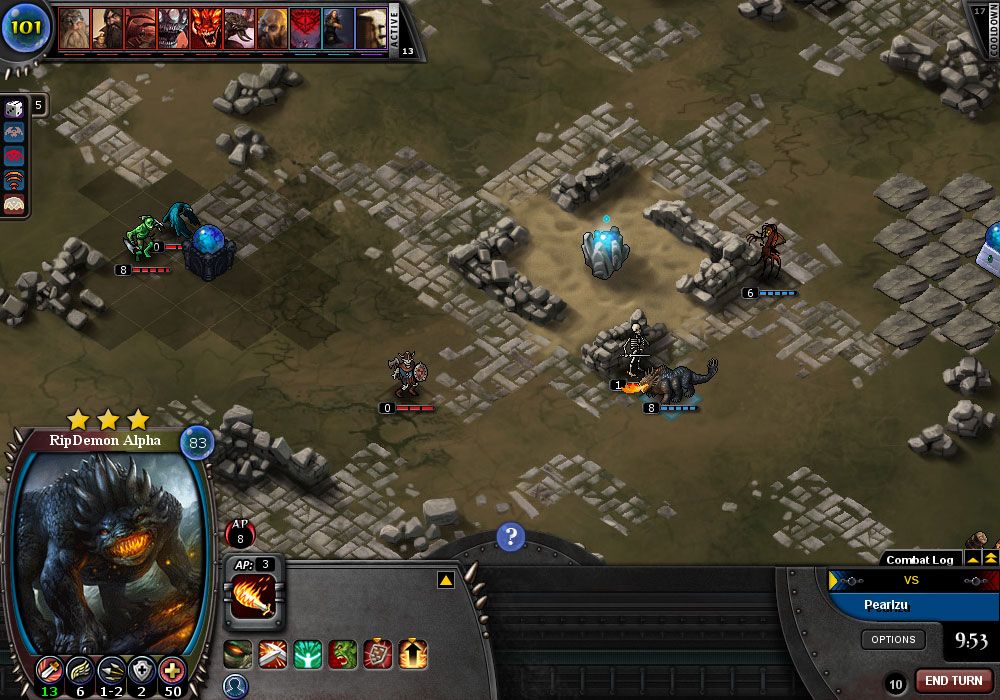Click the blue question mark help button

[x=510, y=537]
